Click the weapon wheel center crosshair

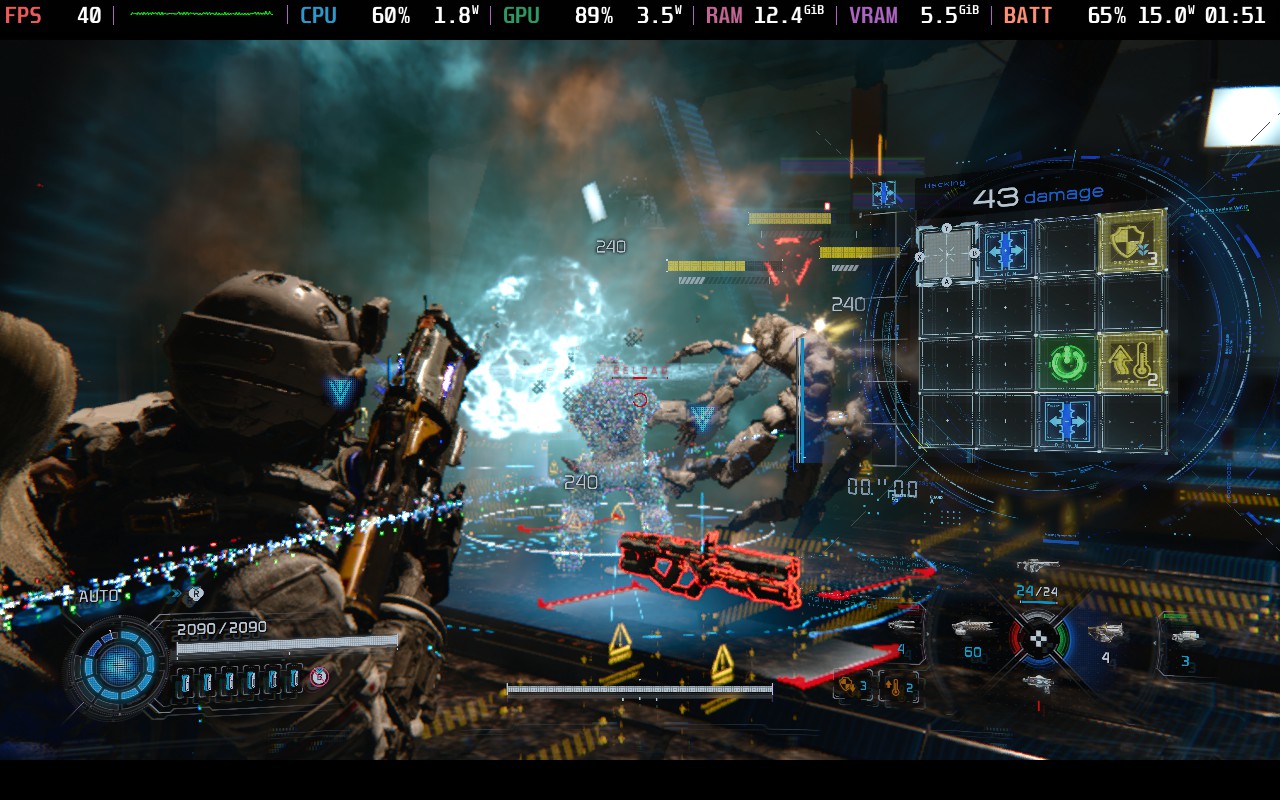coord(1039,637)
